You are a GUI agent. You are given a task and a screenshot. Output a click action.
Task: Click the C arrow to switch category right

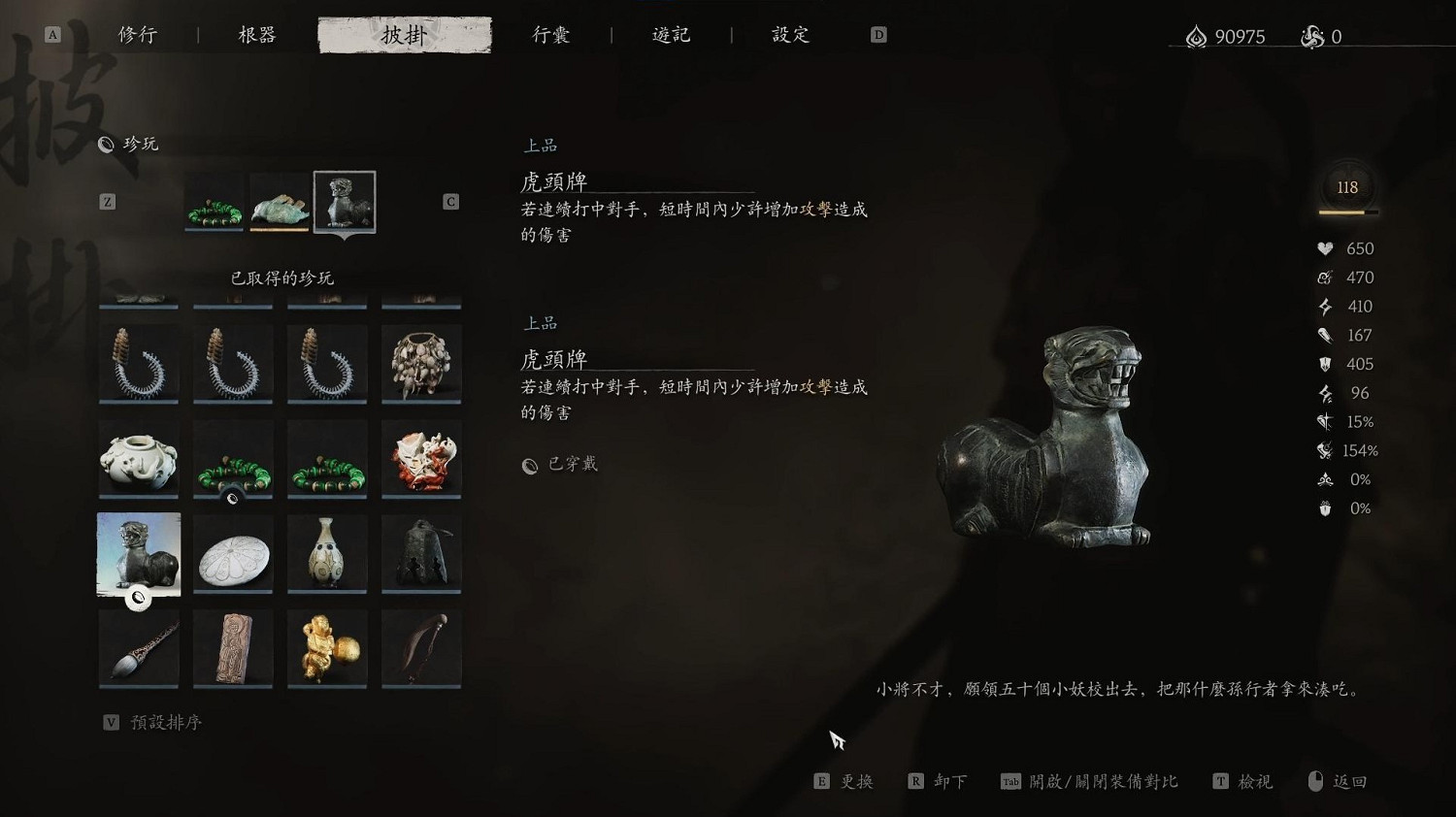pos(449,202)
